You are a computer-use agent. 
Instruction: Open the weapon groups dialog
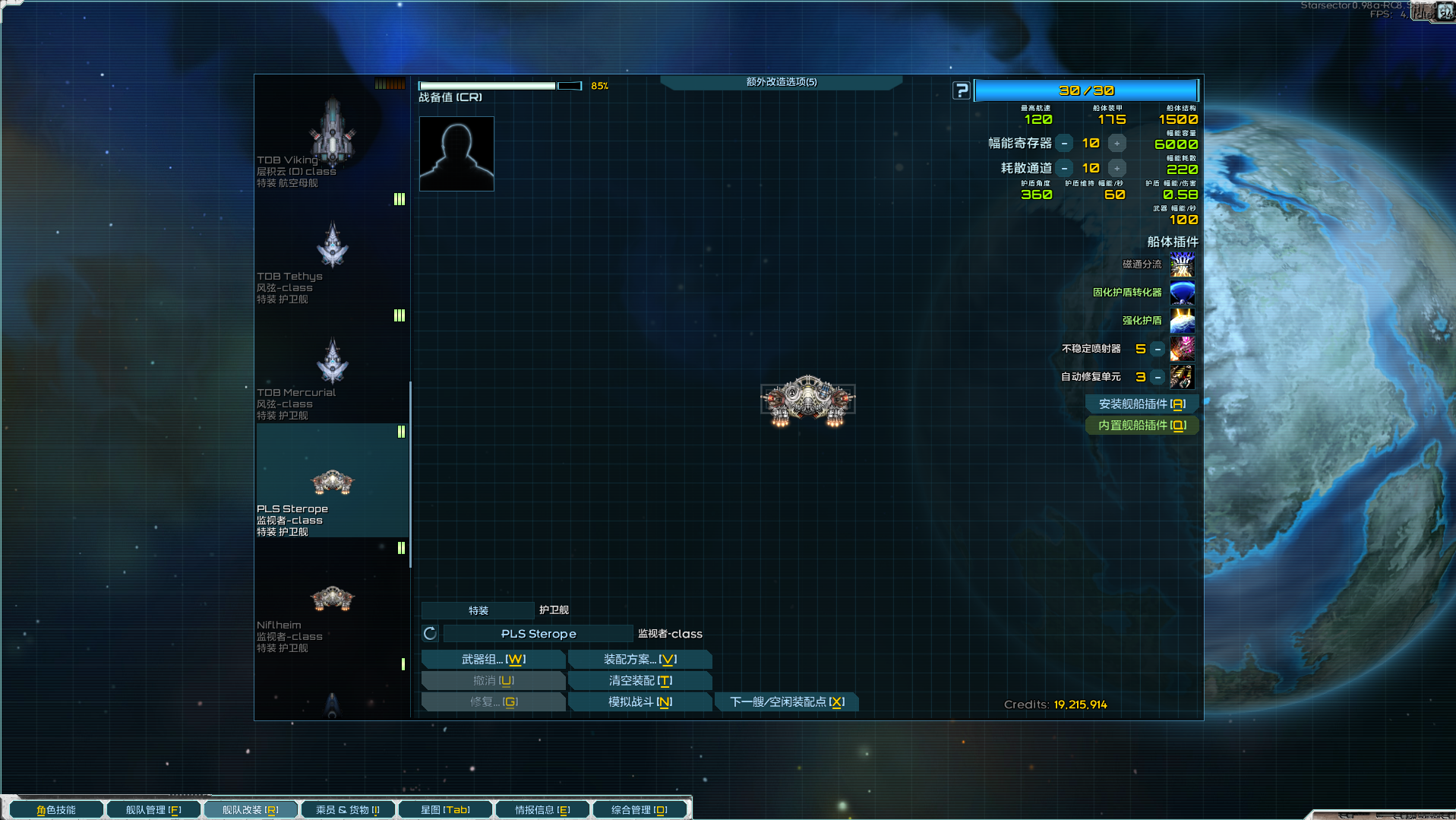point(493,660)
